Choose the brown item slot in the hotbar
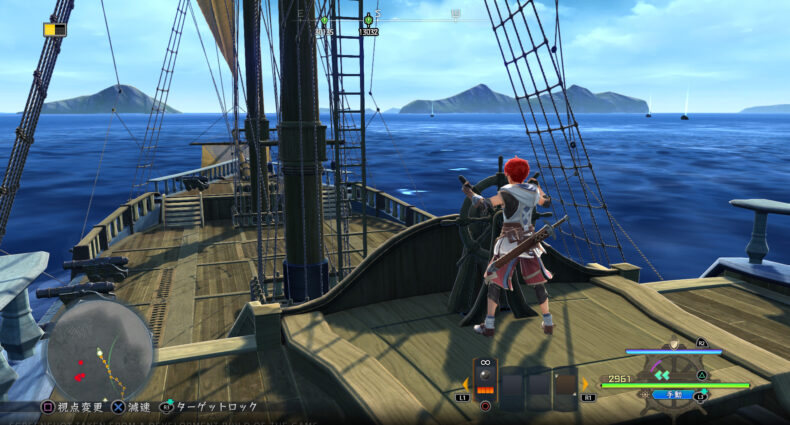Screen dimensions: 790x425 pos(565,386)
